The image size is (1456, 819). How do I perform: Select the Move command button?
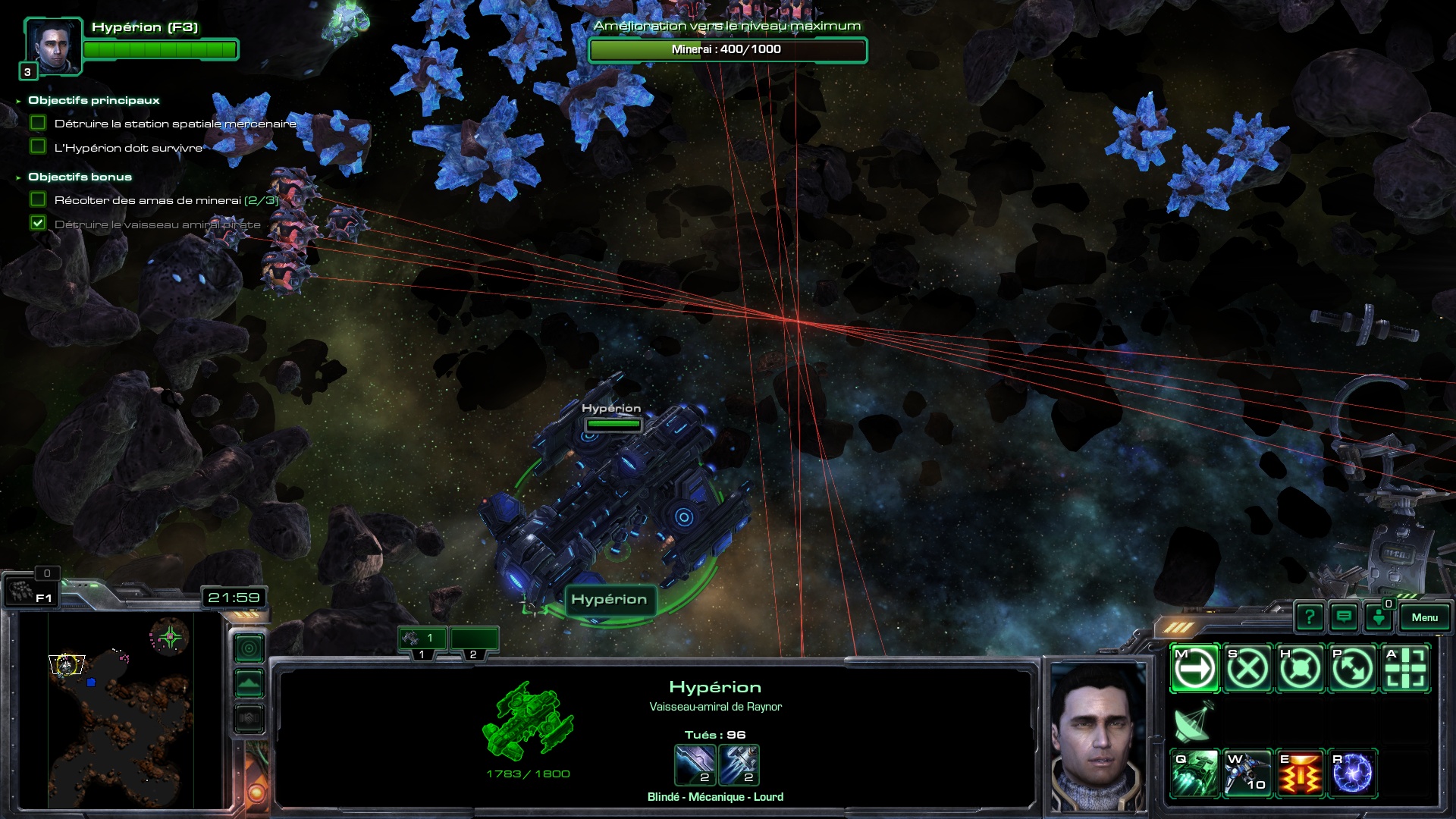coord(1195,668)
